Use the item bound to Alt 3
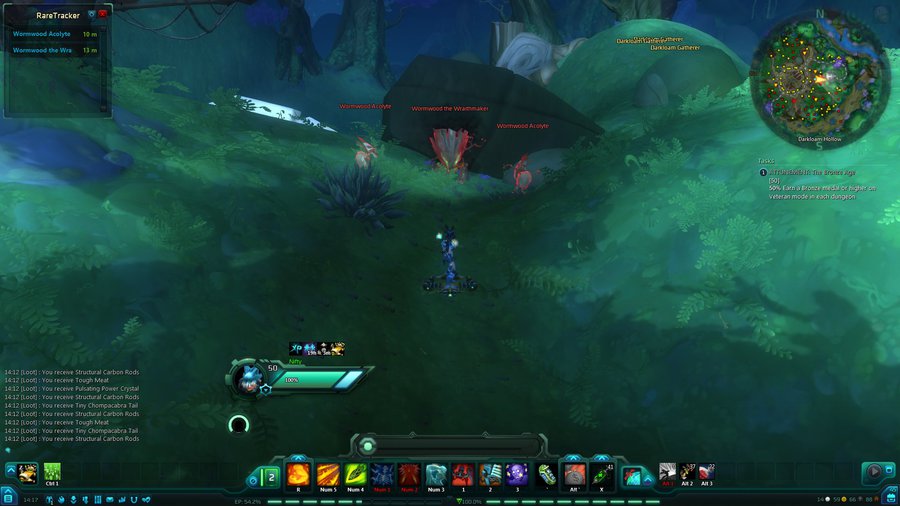This screenshot has height=506, width=900. [706, 472]
